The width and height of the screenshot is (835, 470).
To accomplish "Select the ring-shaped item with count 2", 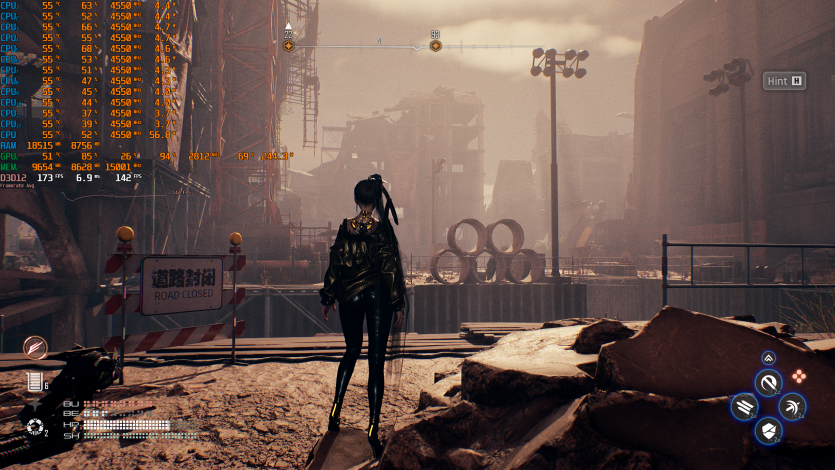I will (x=35, y=428).
